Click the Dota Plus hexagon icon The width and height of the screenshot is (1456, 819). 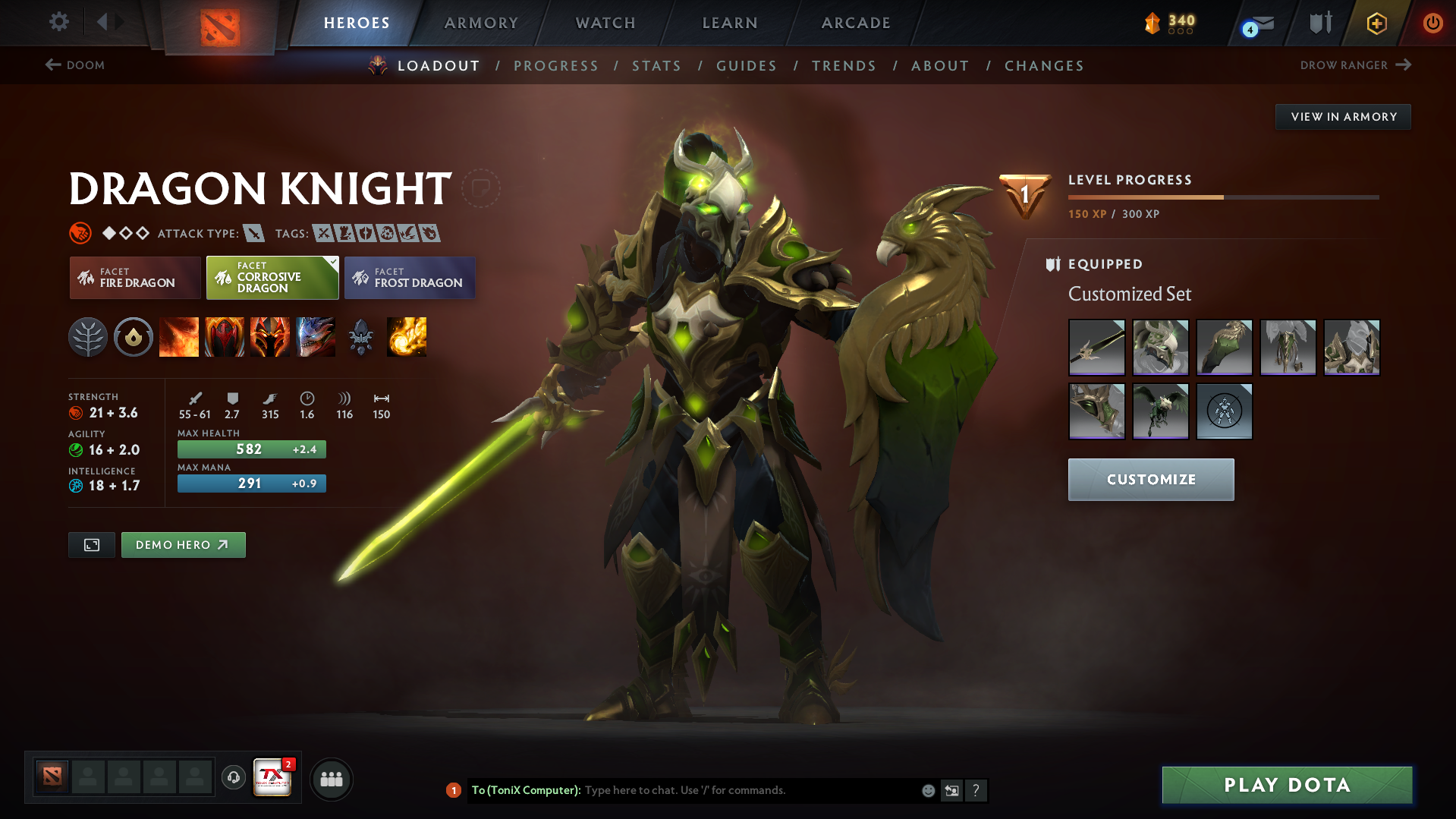[x=1376, y=23]
